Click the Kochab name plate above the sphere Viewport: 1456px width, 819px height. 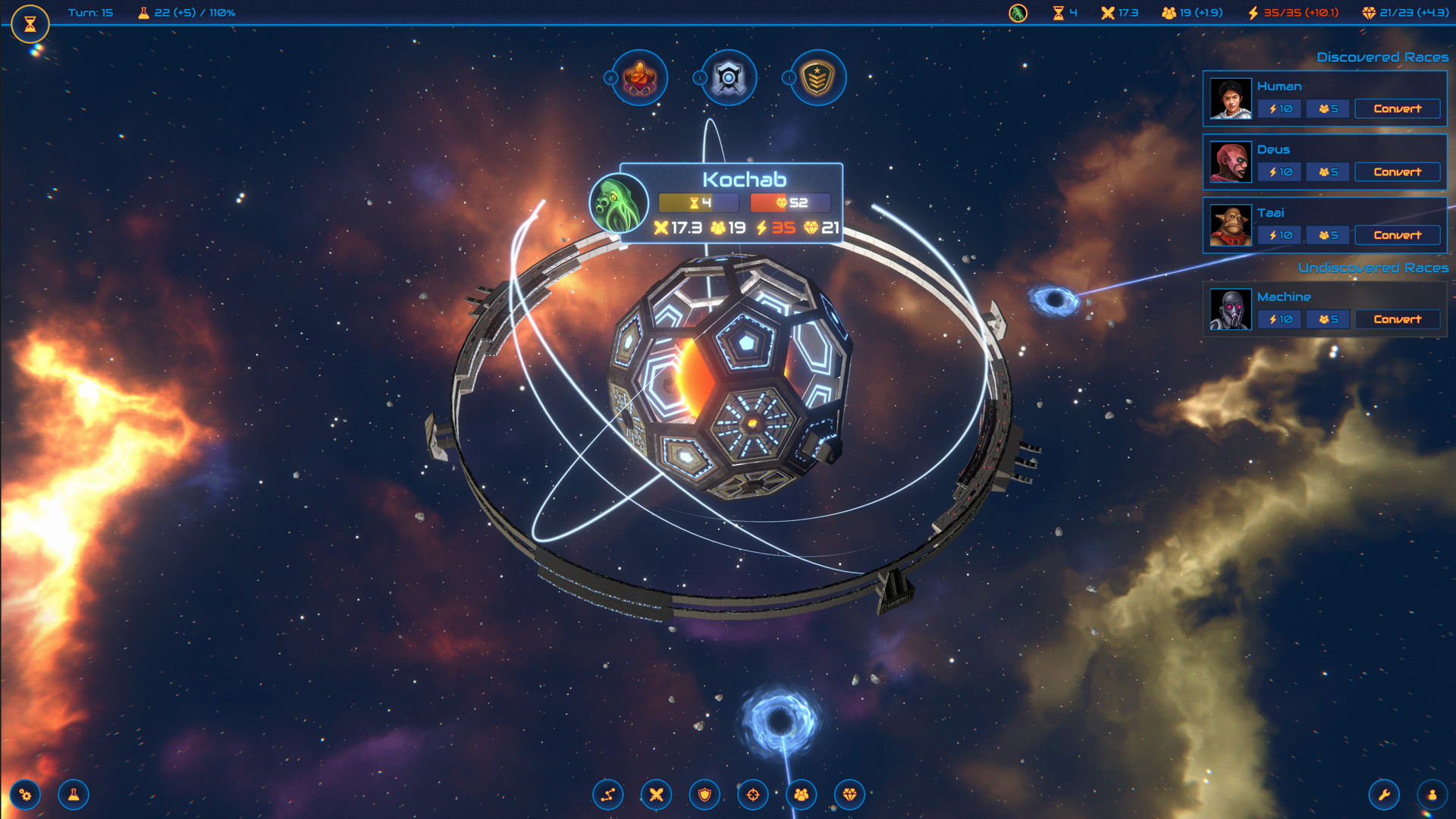745,180
